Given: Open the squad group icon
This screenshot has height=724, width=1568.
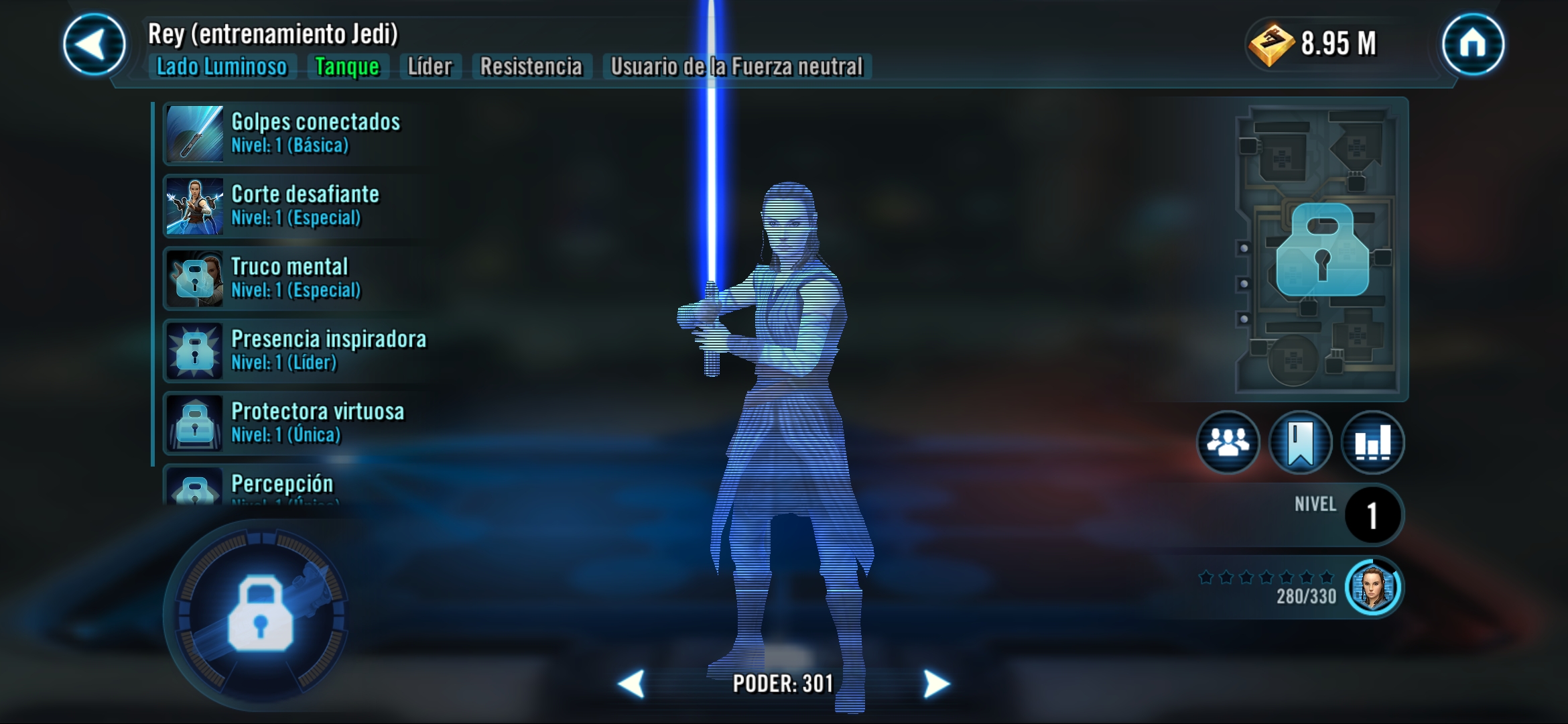Looking at the screenshot, I should 1228,442.
